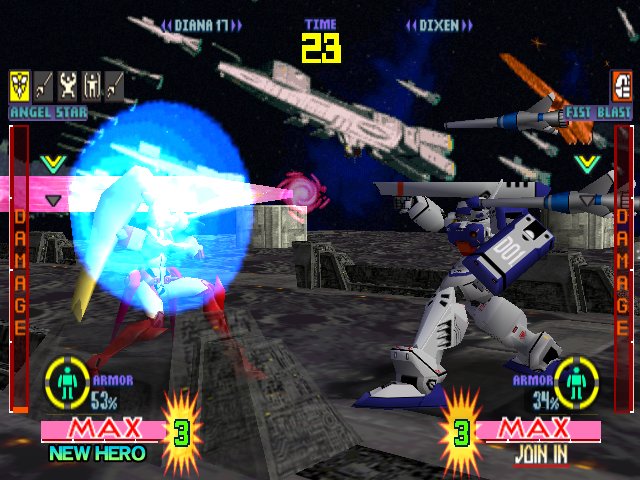Select the yellow Angel Star weapon icon

19,85
